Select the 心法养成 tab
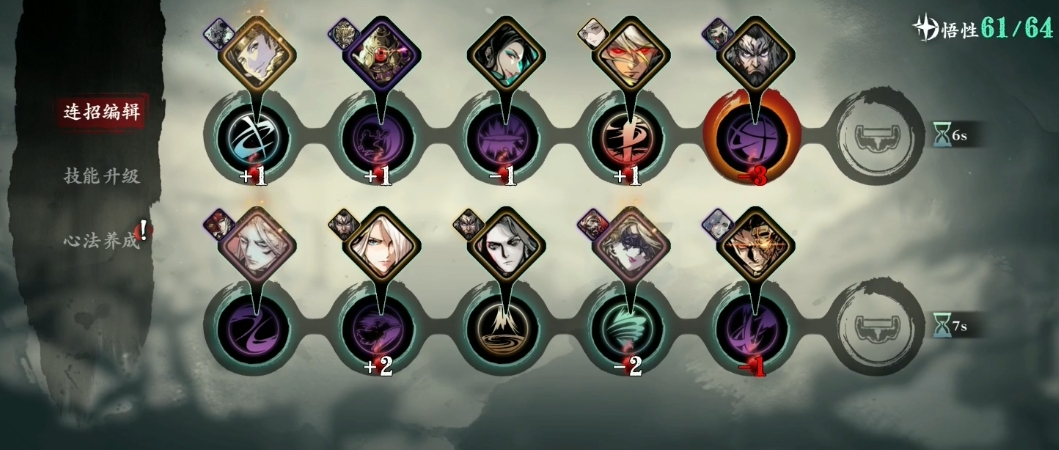This screenshot has width=1059, height=450. [x=101, y=241]
